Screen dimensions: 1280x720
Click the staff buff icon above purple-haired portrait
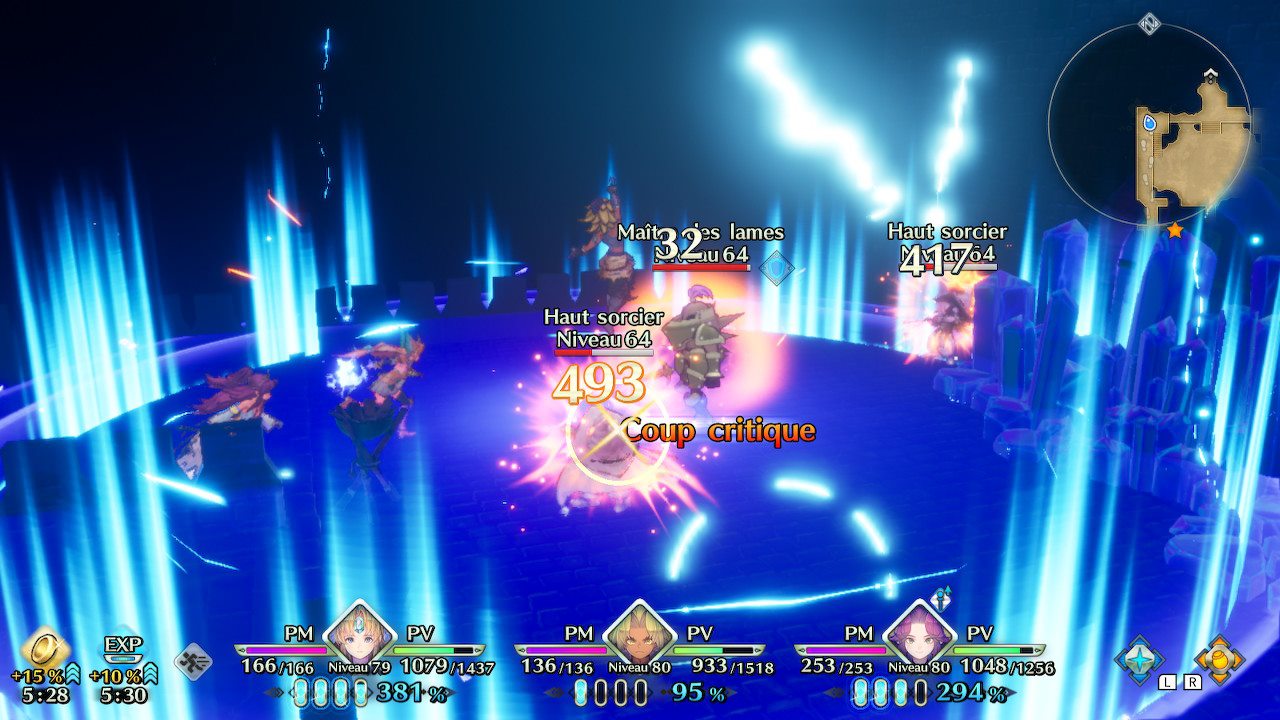tap(940, 598)
